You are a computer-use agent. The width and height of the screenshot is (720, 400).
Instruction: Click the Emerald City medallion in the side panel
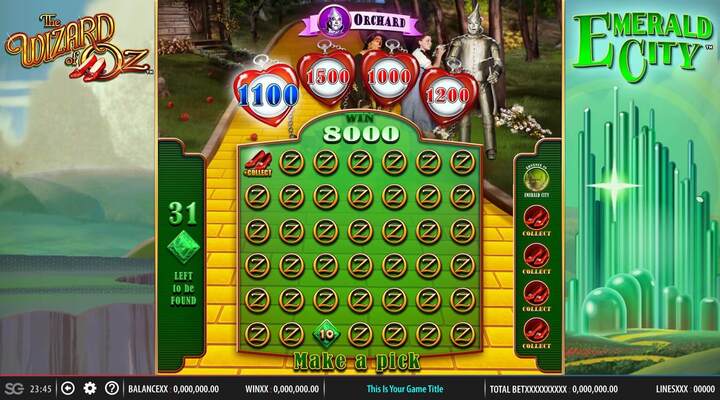pos(536,180)
